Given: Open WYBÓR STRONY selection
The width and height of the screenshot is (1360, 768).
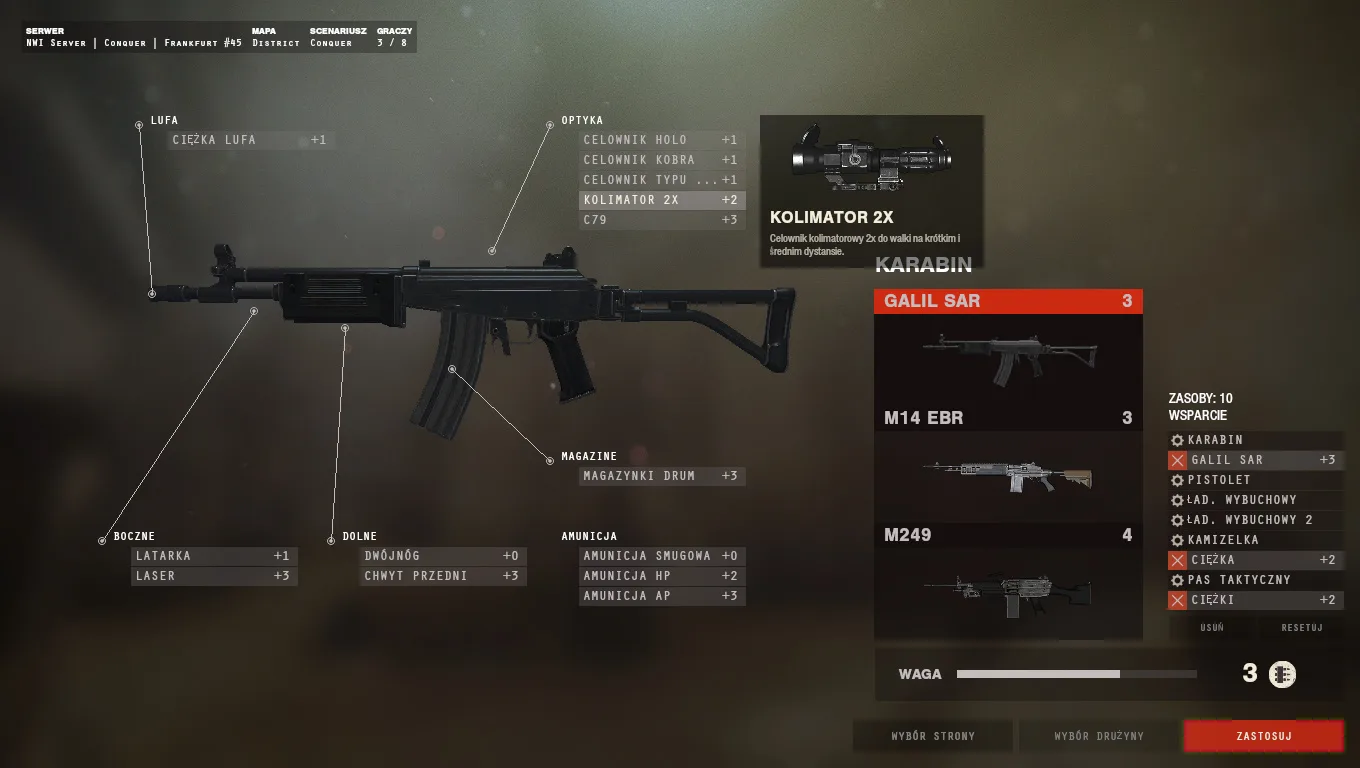Looking at the screenshot, I should coord(932,736).
